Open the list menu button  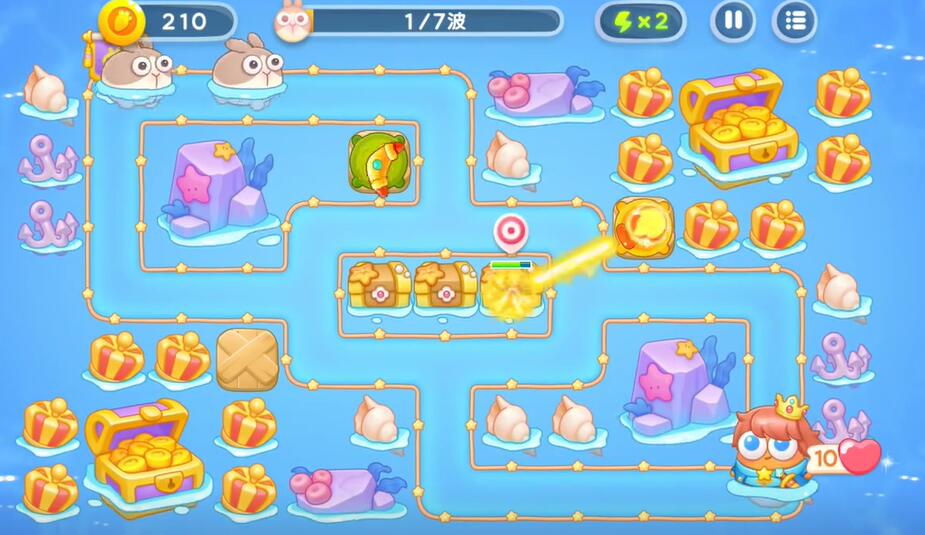[795, 21]
